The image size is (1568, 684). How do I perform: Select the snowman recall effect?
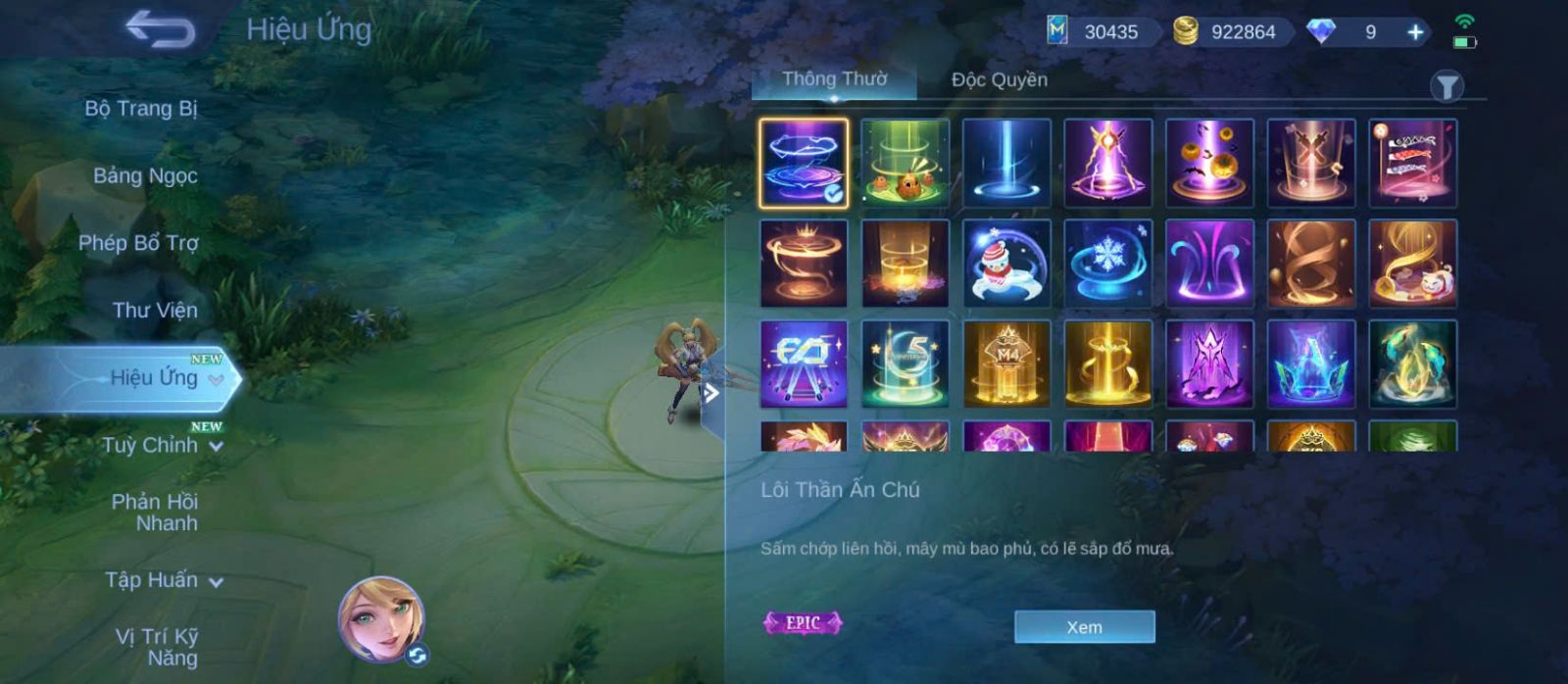pyautogui.click(x=1006, y=264)
